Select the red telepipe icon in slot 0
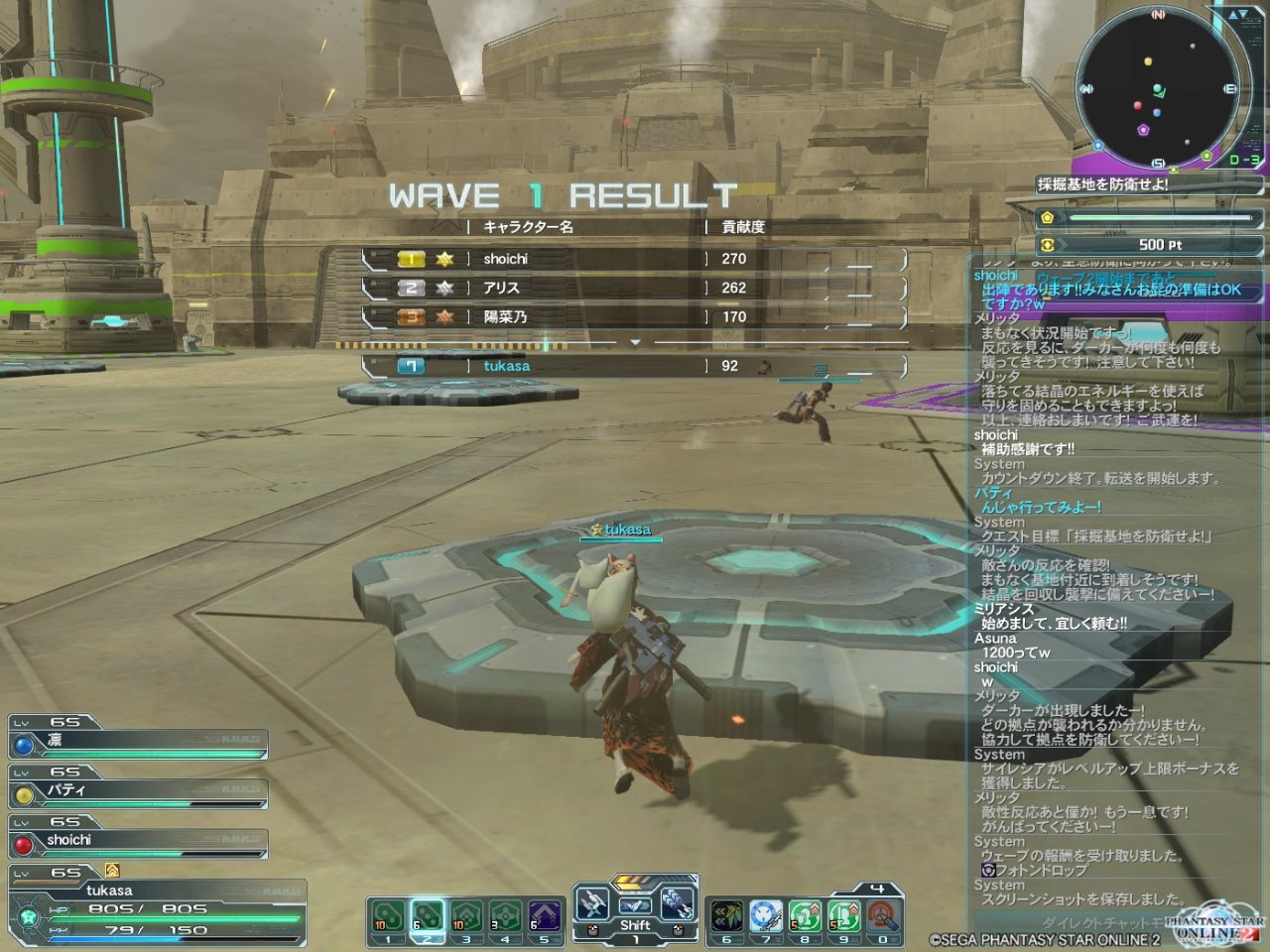 click(x=882, y=918)
